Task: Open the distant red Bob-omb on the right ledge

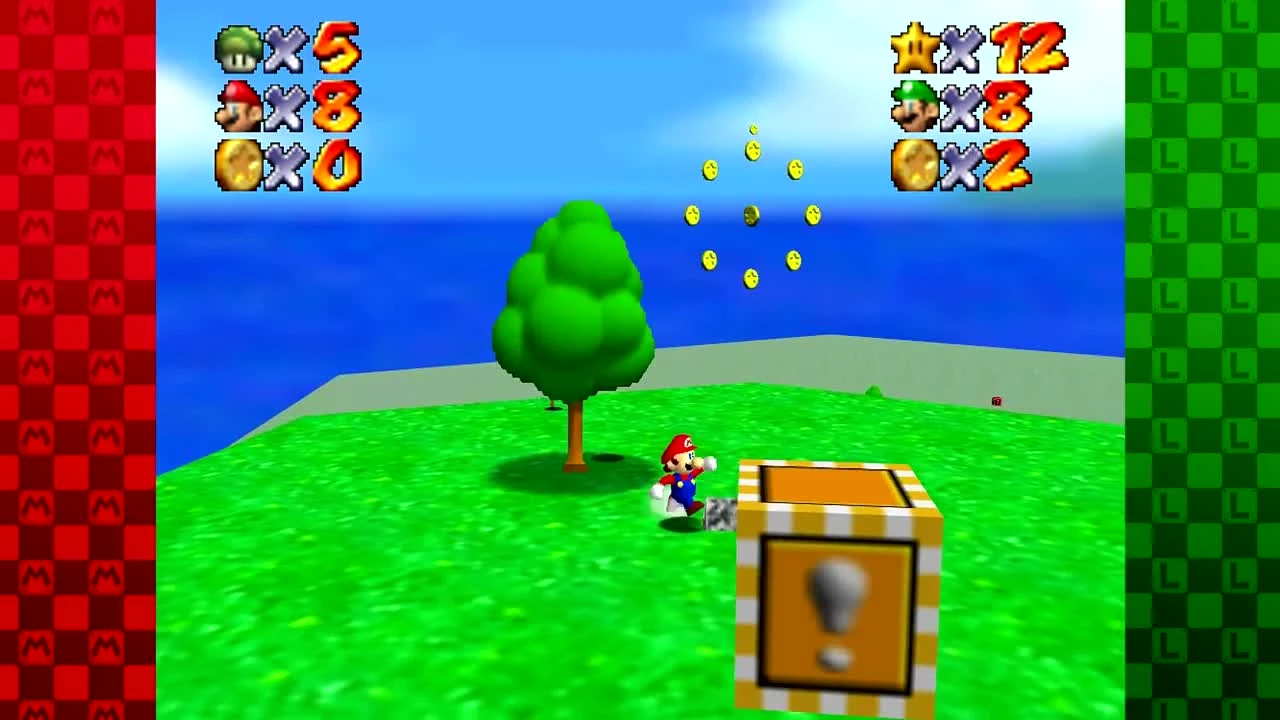Action: coord(996,403)
